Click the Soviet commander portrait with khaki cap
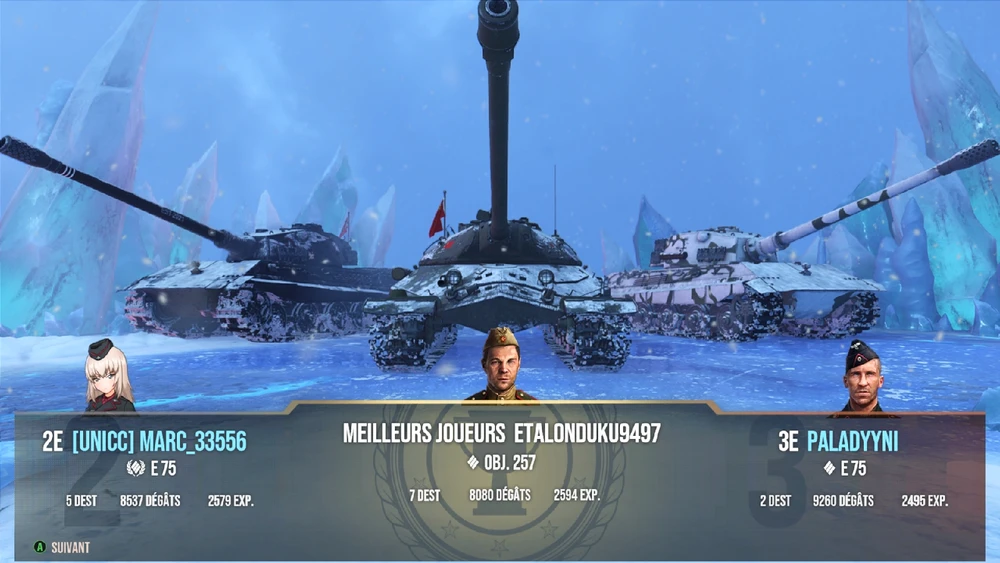1000x563 pixels. tap(499, 364)
